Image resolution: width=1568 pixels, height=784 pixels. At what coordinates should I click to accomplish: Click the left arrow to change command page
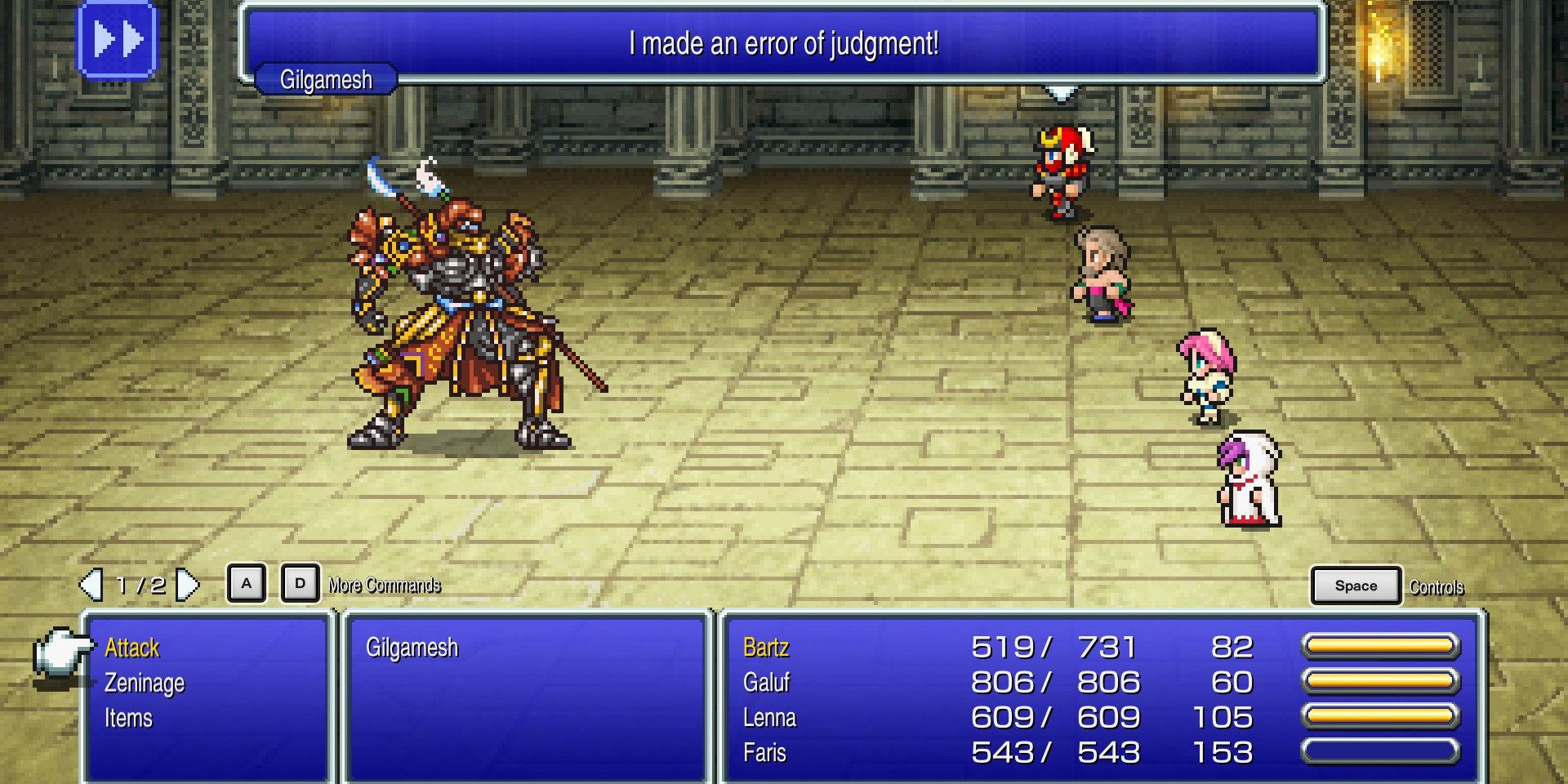click(x=90, y=583)
